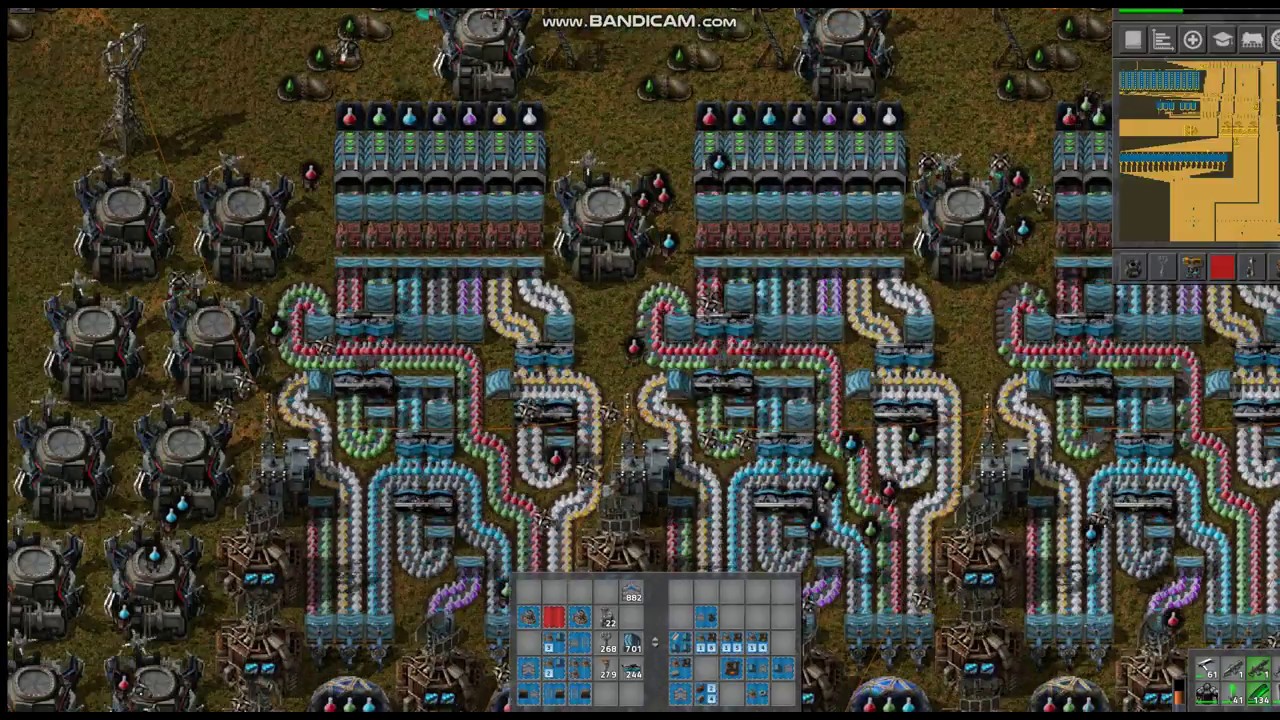Switch quickbar rows with the center arrows

pyautogui.click(x=655, y=643)
